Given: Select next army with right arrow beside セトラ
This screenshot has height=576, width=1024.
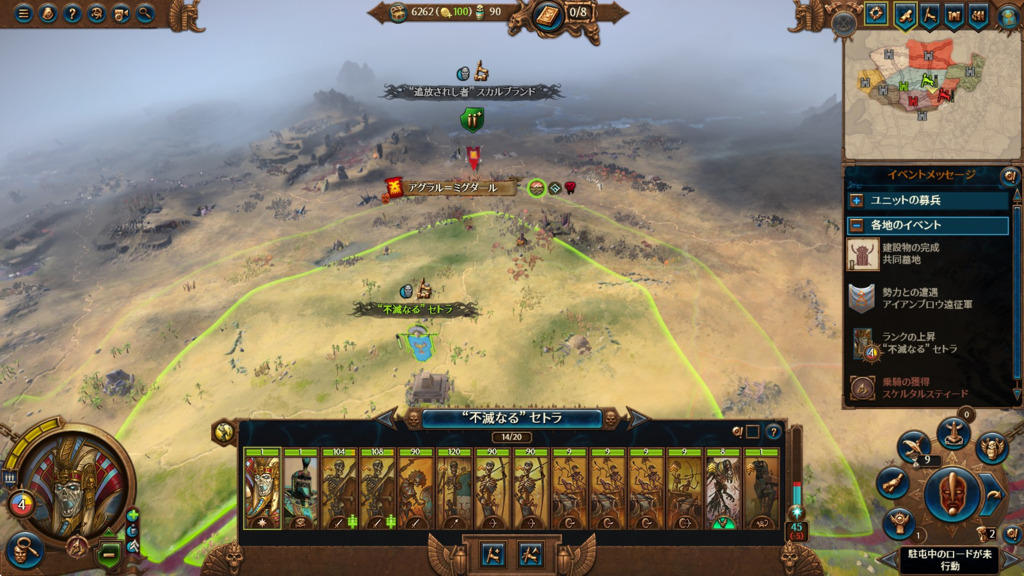Looking at the screenshot, I should (636, 418).
